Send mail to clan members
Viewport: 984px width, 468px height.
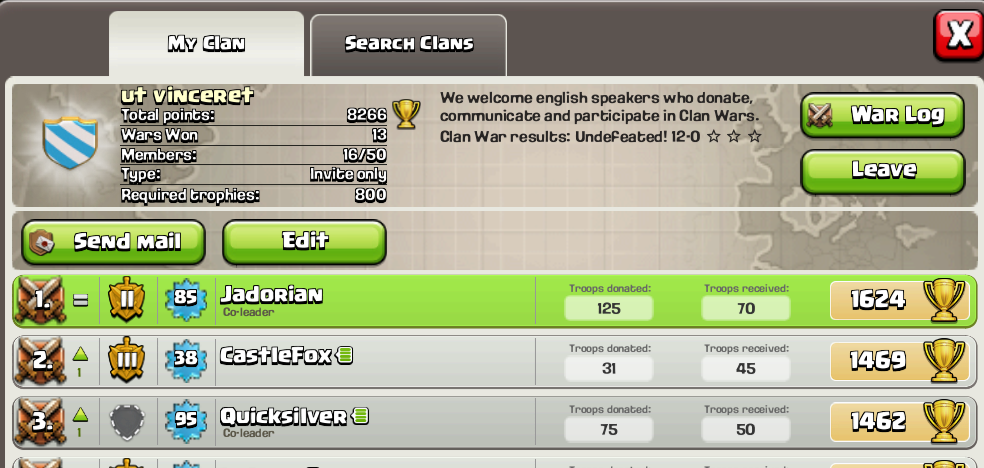pos(113,242)
